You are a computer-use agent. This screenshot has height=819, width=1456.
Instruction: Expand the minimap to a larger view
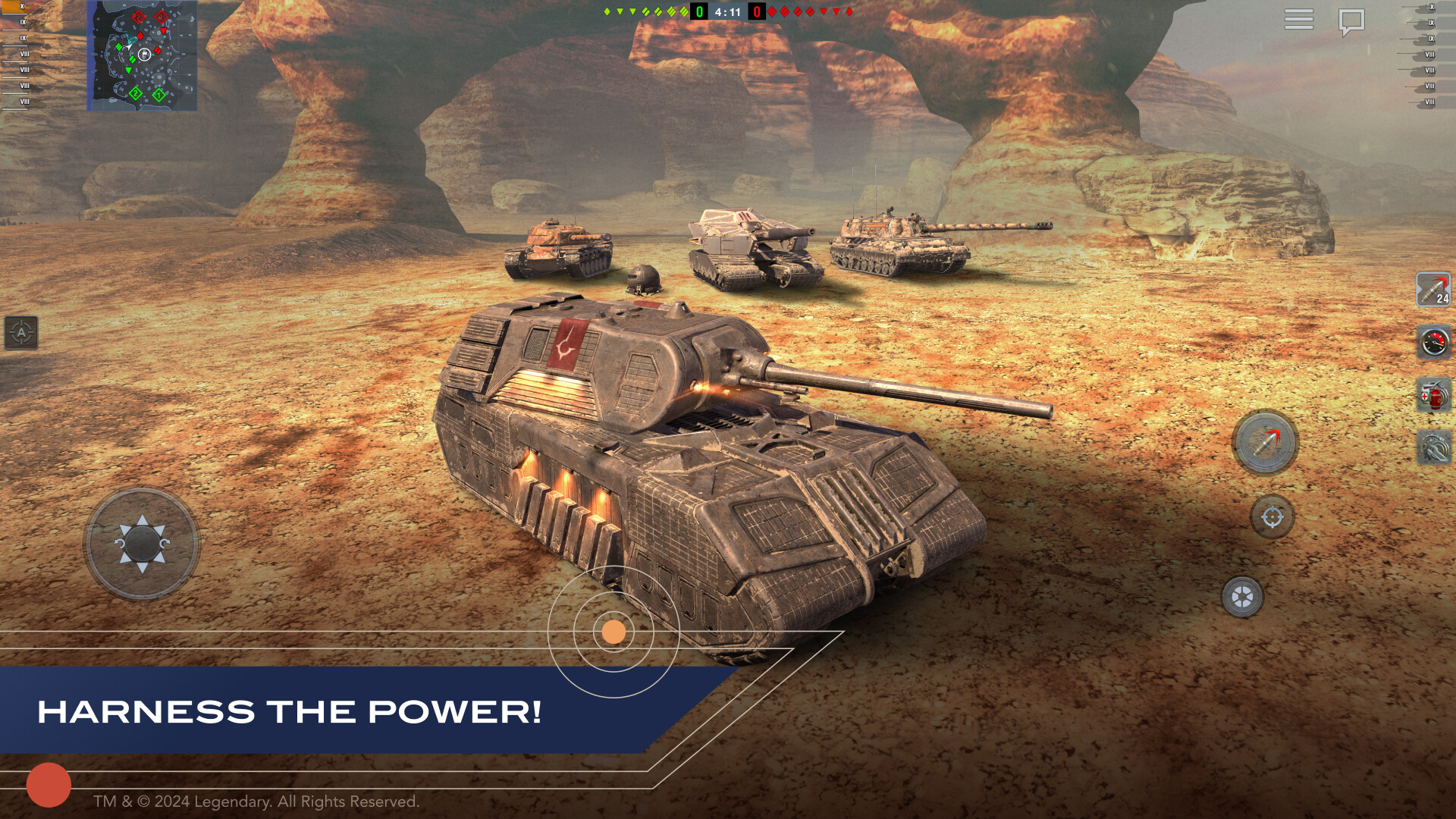tap(143, 55)
